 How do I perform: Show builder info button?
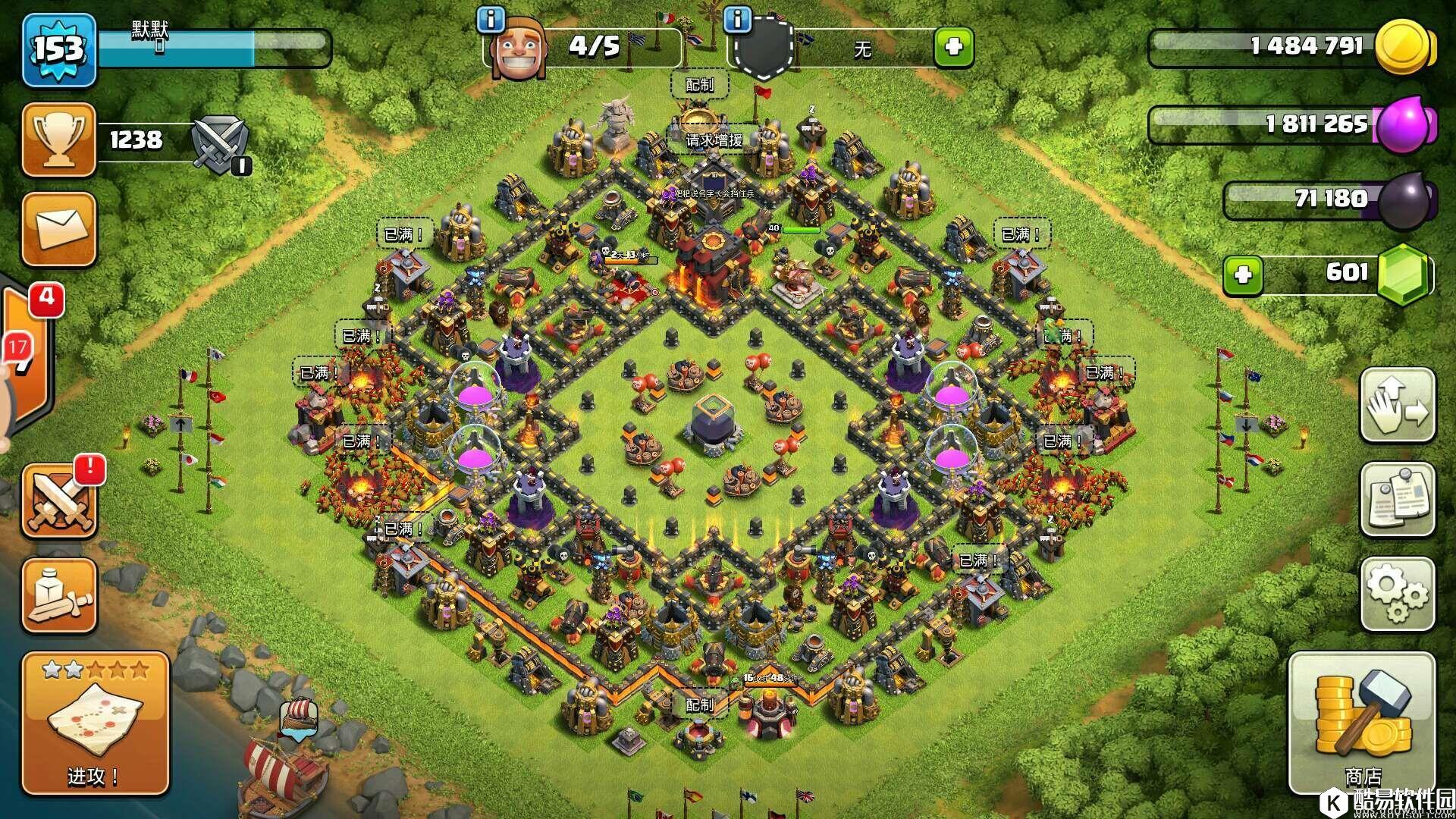click(x=491, y=20)
